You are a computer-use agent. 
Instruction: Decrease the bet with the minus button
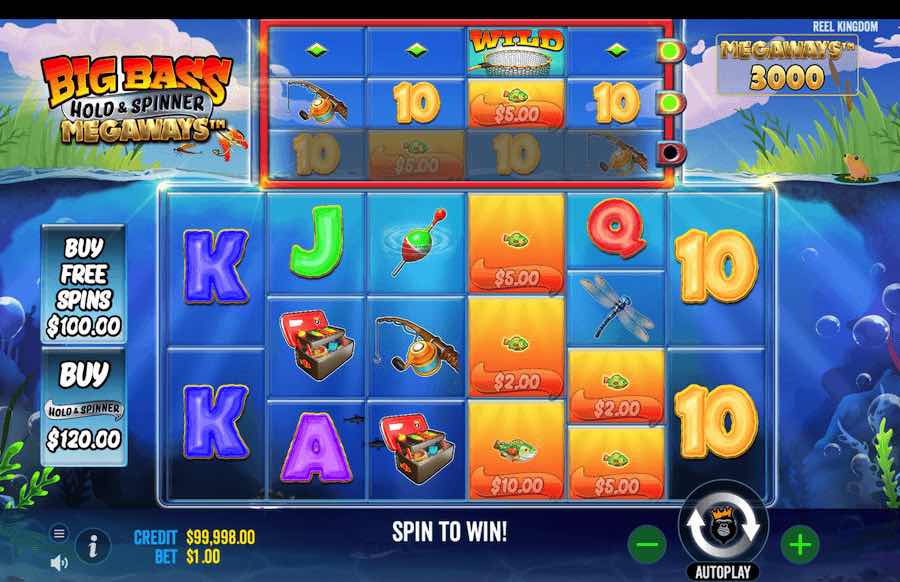pos(647,545)
